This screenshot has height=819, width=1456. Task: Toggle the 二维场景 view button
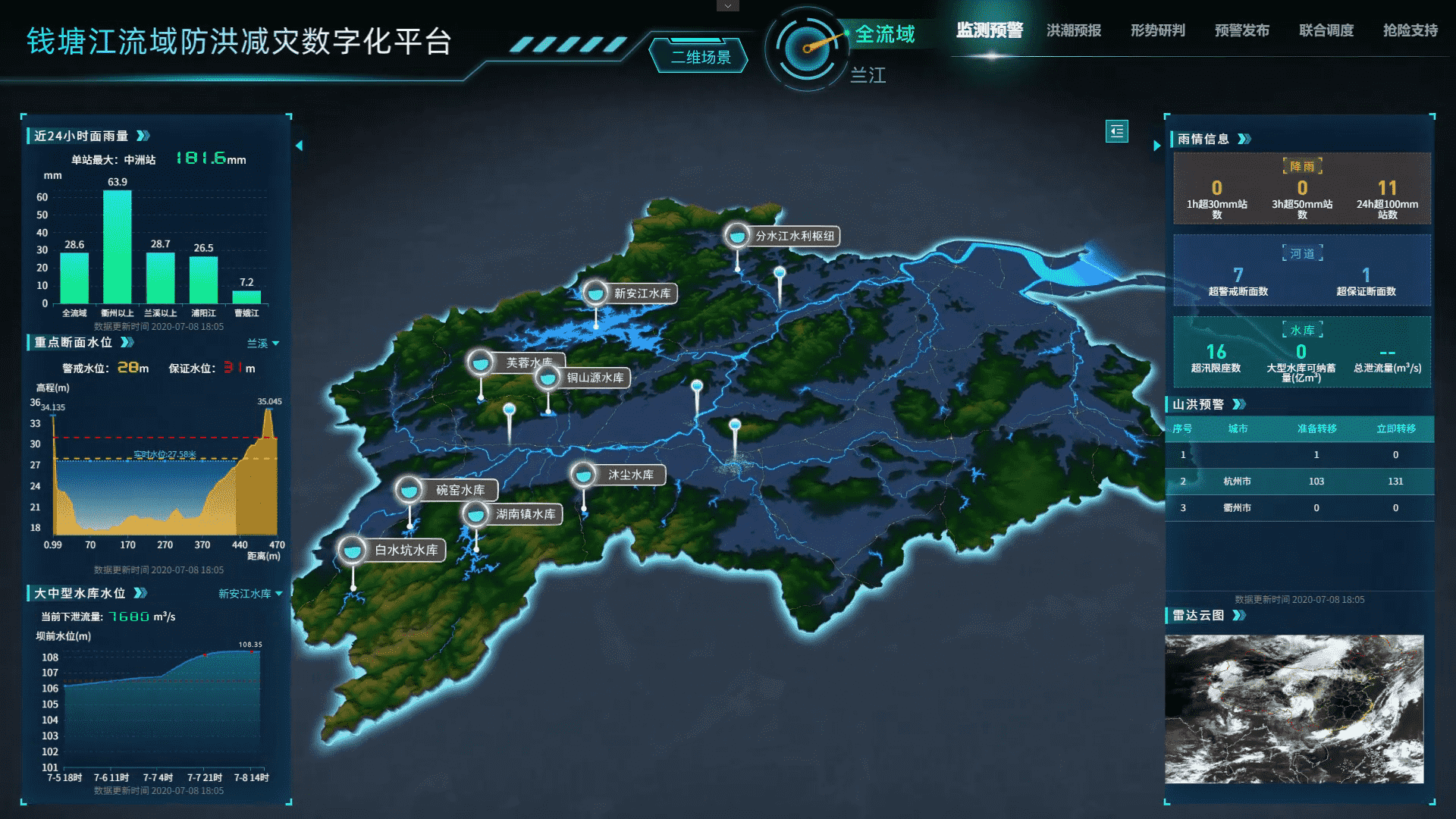pos(700,57)
